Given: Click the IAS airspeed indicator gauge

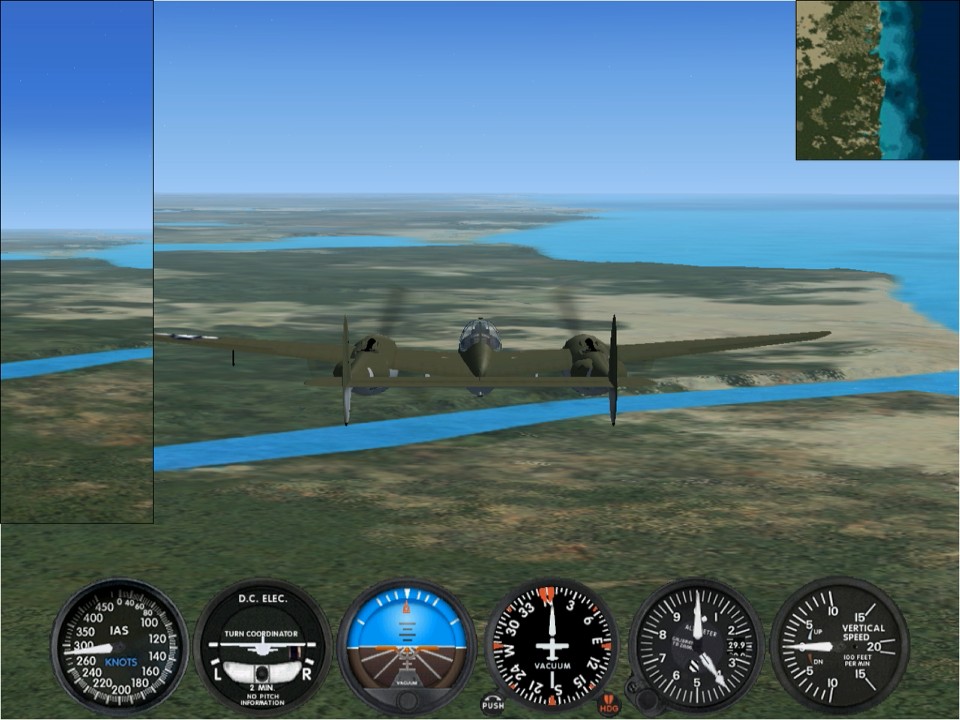Looking at the screenshot, I should pyautogui.click(x=120, y=646).
